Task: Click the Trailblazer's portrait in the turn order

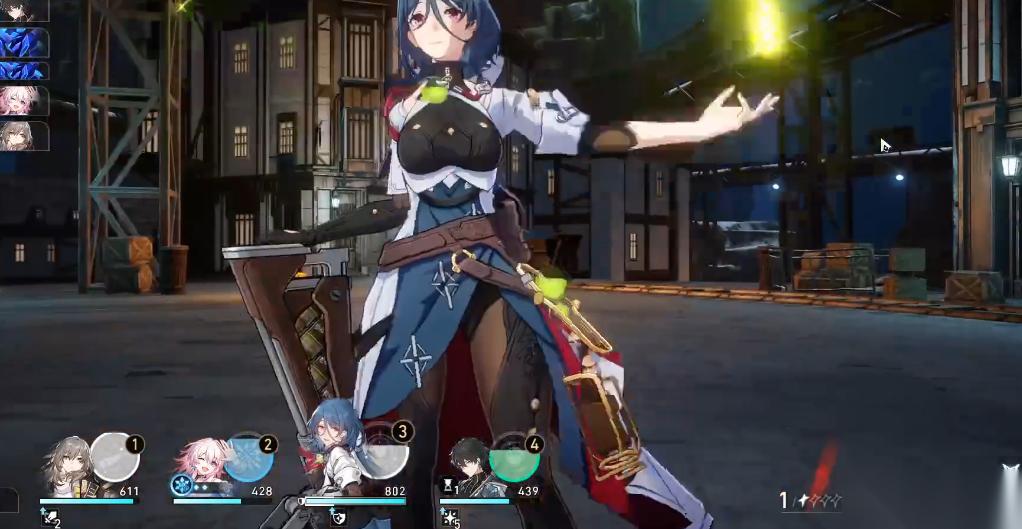Action: (x=24, y=135)
